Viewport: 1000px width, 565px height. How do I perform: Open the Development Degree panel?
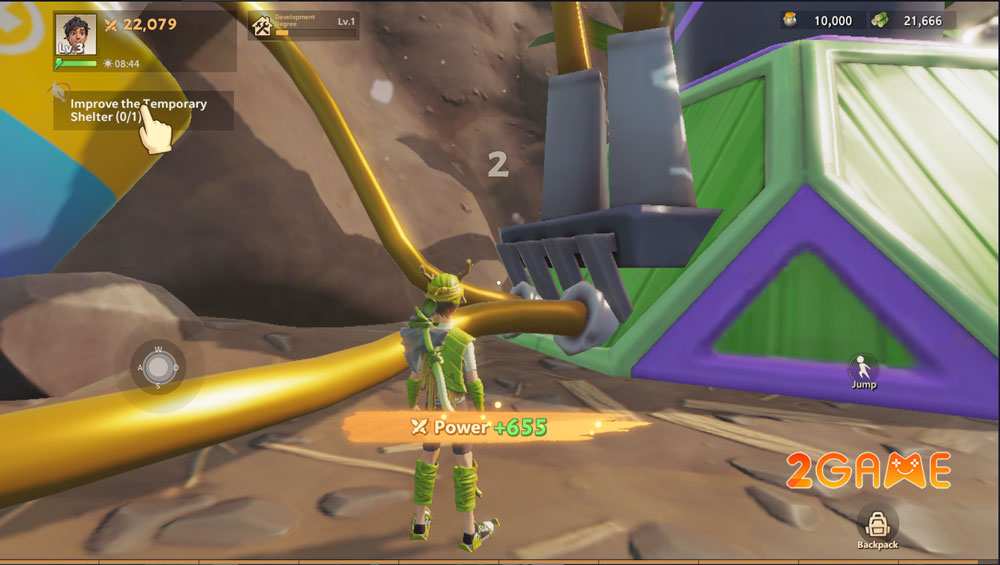click(x=303, y=25)
